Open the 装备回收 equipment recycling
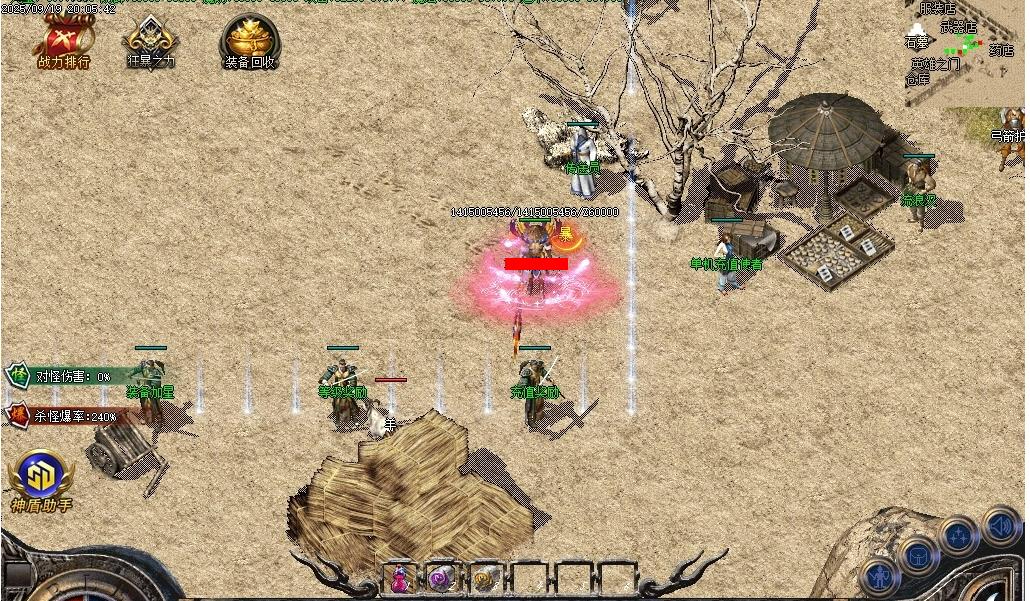This screenshot has height=601, width=1030. pyautogui.click(x=249, y=42)
